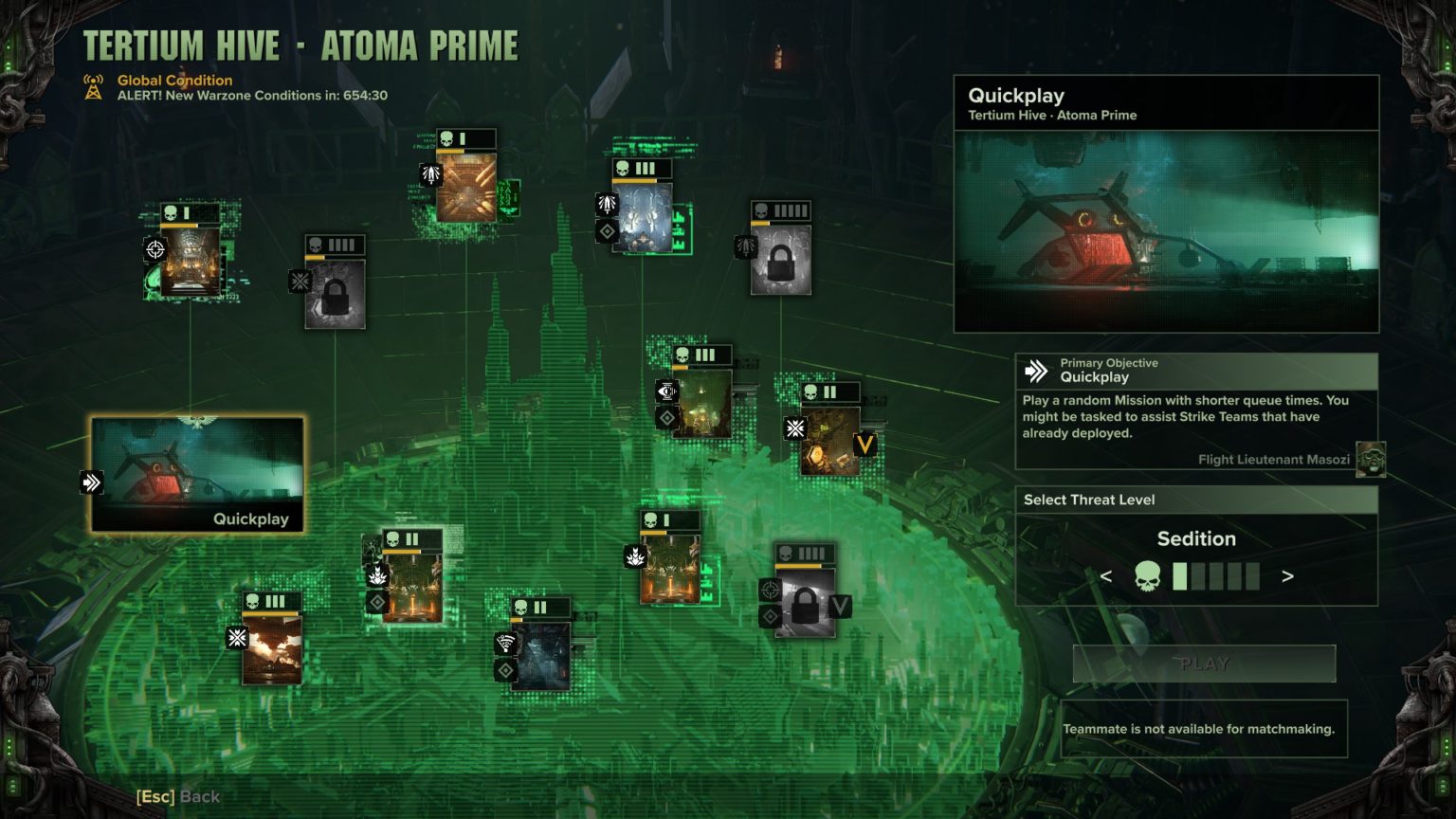The height and width of the screenshot is (819, 1456).
Task: Lower the threat level with the left arrow
Action: [1105, 576]
